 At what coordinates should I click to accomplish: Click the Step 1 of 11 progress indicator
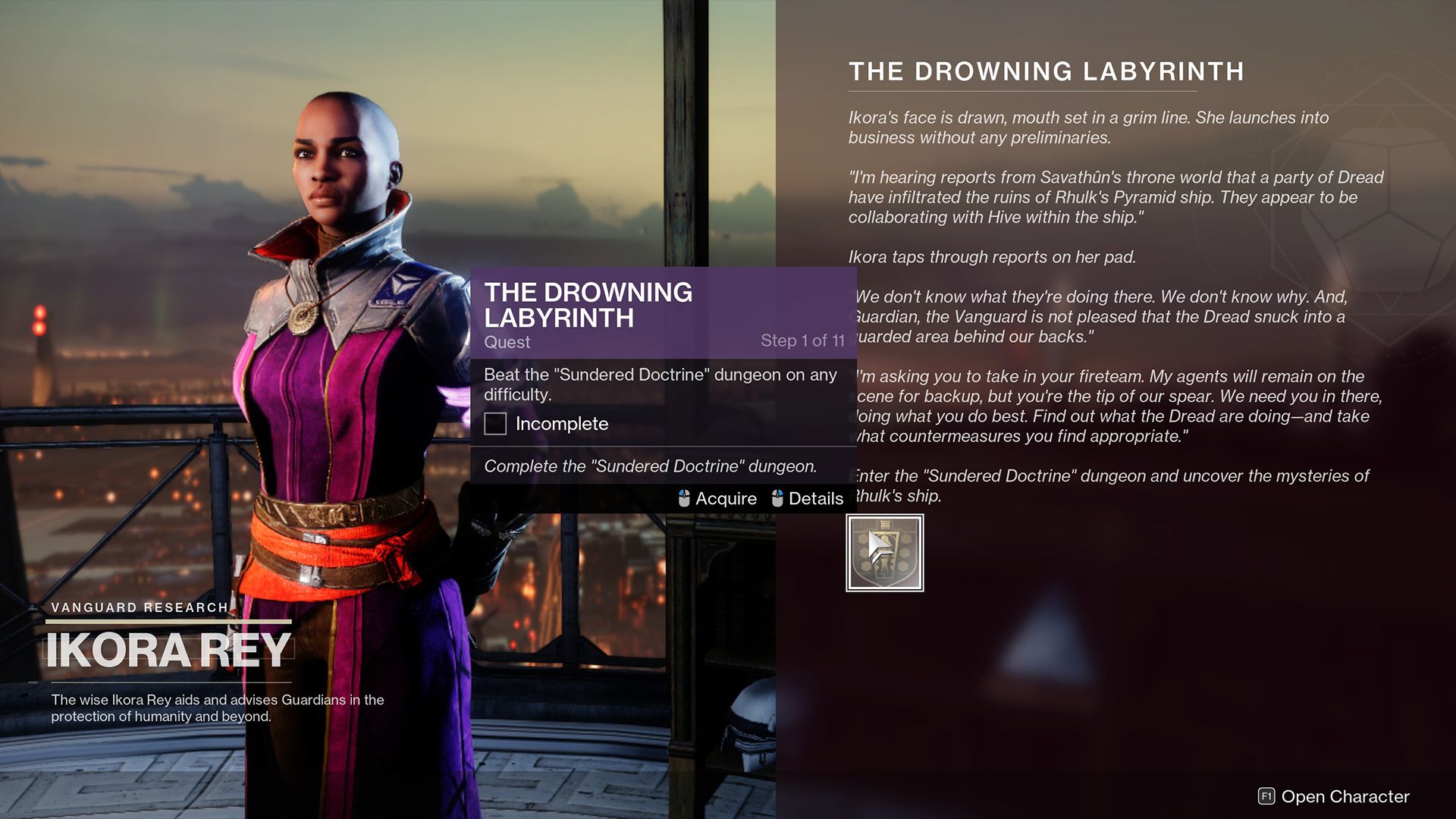tap(803, 341)
